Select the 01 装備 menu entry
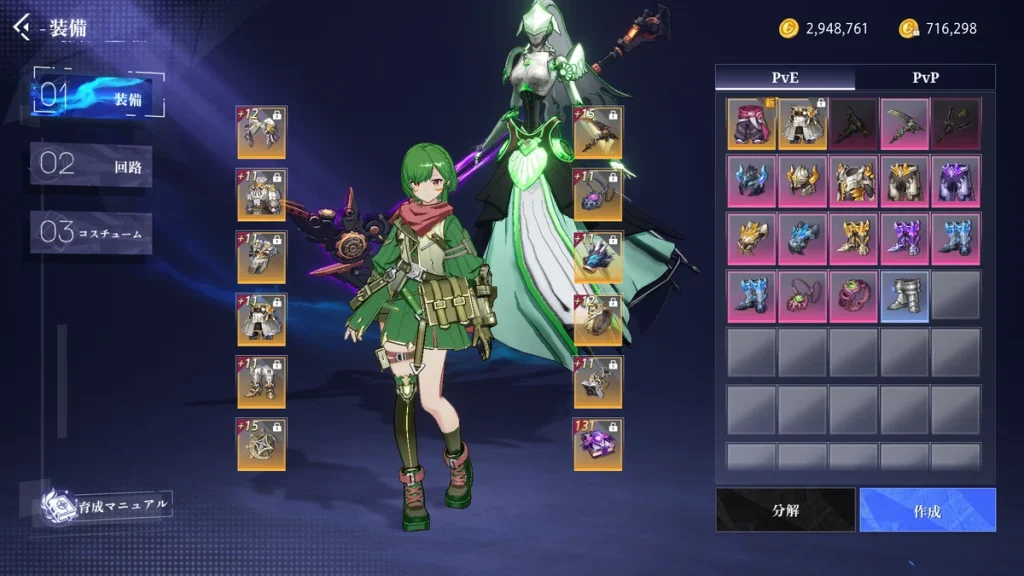 pyautogui.click(x=97, y=96)
